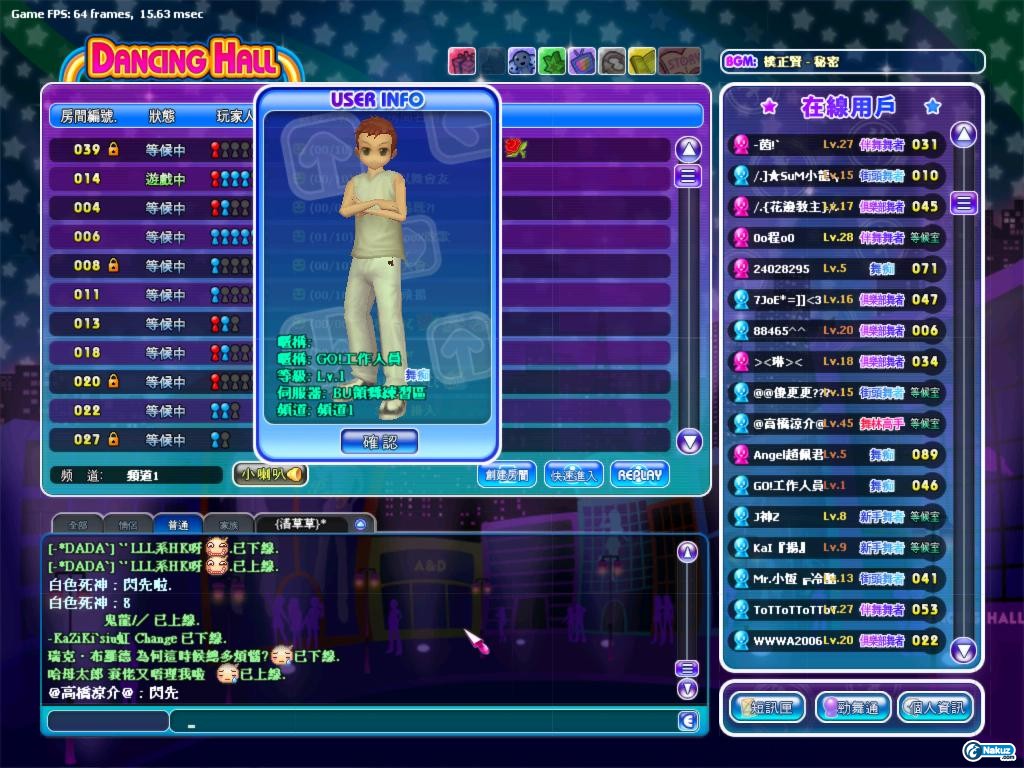Show 個人資訊 personal info
Screen dimensions: 1024x768
pos(934,707)
